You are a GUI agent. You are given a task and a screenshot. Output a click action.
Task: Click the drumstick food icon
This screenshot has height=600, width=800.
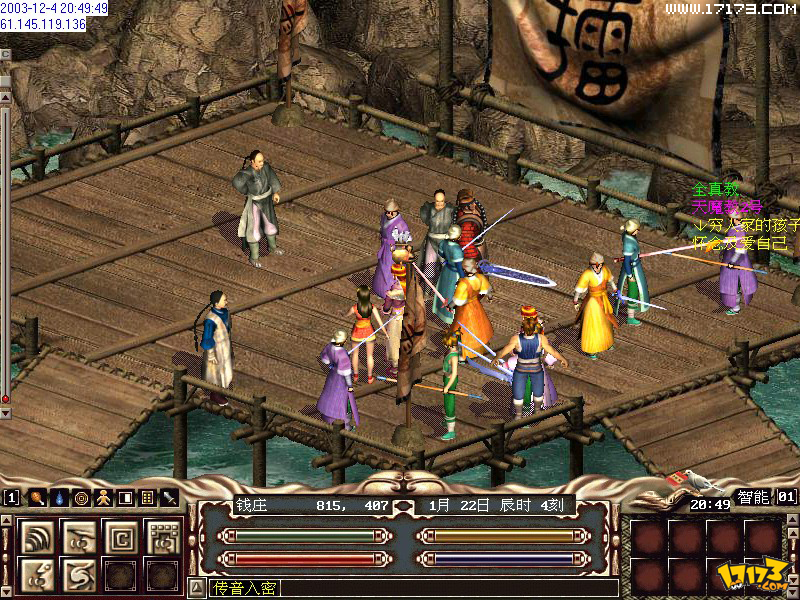pos(36,497)
